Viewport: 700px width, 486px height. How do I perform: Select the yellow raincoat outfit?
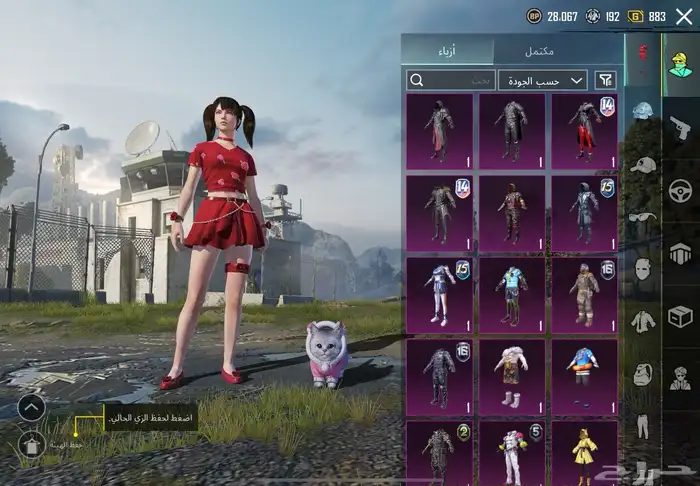pos(583,453)
